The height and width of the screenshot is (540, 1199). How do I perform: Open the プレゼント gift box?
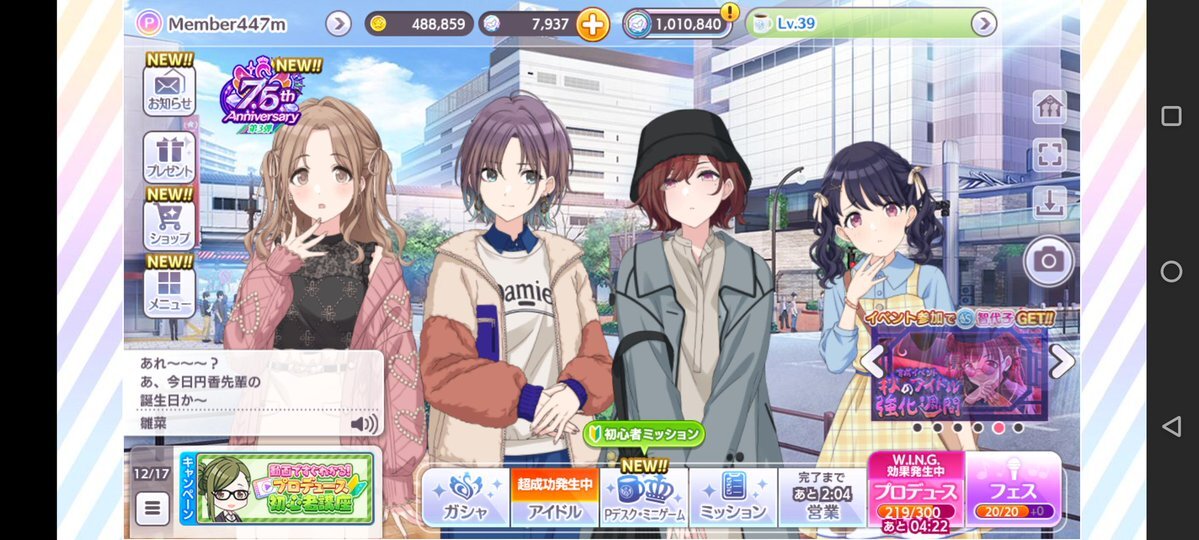coord(169,158)
